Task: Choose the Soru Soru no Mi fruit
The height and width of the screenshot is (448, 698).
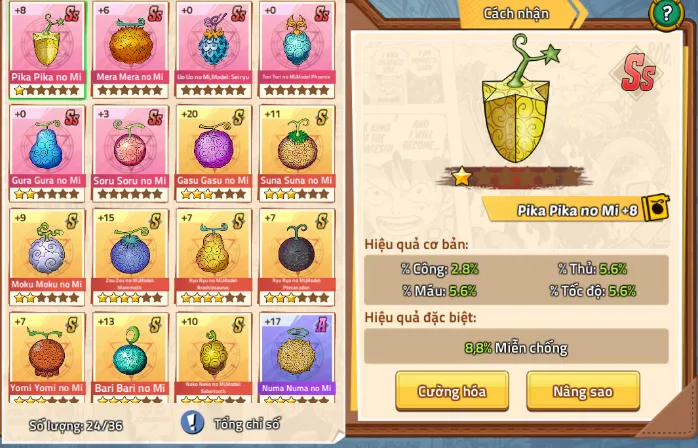Action: coord(130,150)
